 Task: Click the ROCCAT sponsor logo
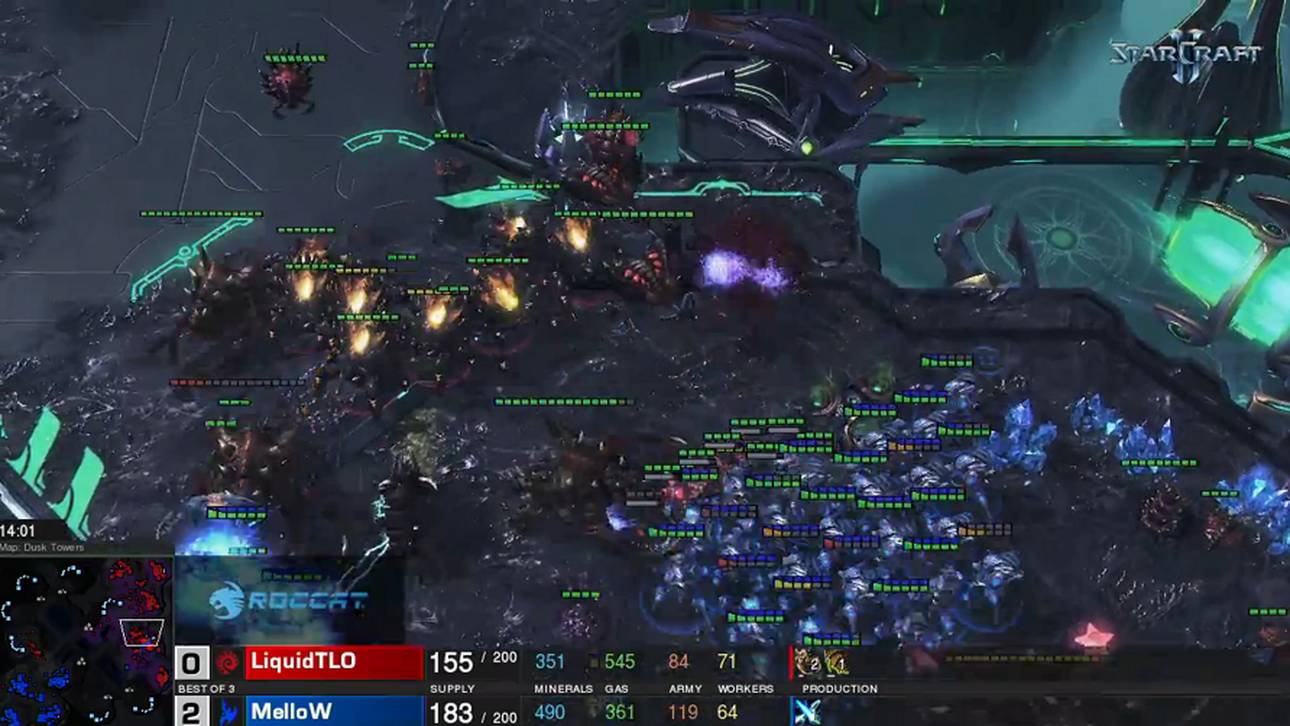click(x=289, y=600)
